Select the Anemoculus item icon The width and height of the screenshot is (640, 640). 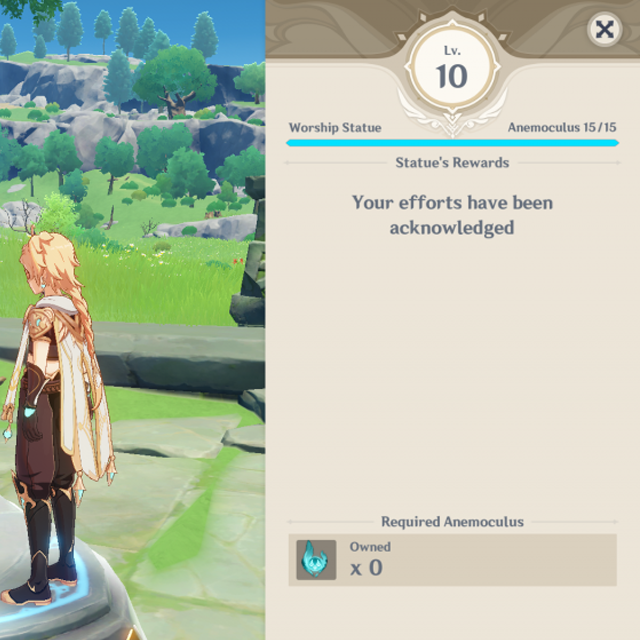coord(316,559)
